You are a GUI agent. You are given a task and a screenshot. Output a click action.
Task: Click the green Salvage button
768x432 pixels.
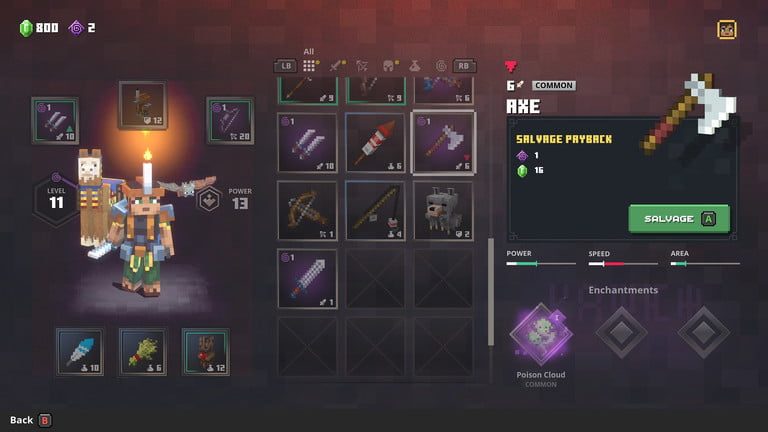click(679, 218)
